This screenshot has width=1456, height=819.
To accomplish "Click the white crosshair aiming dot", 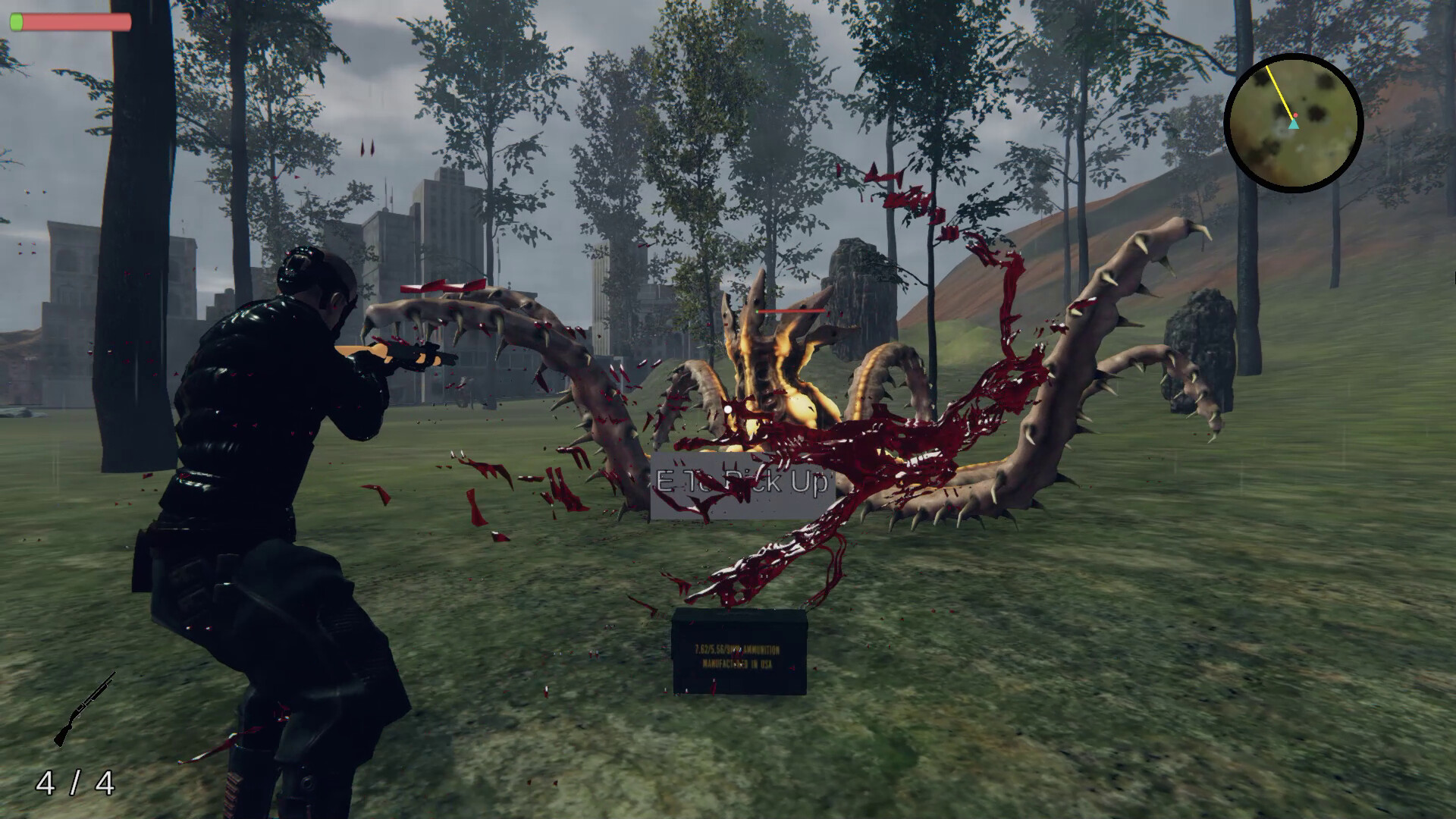I will 729,409.
